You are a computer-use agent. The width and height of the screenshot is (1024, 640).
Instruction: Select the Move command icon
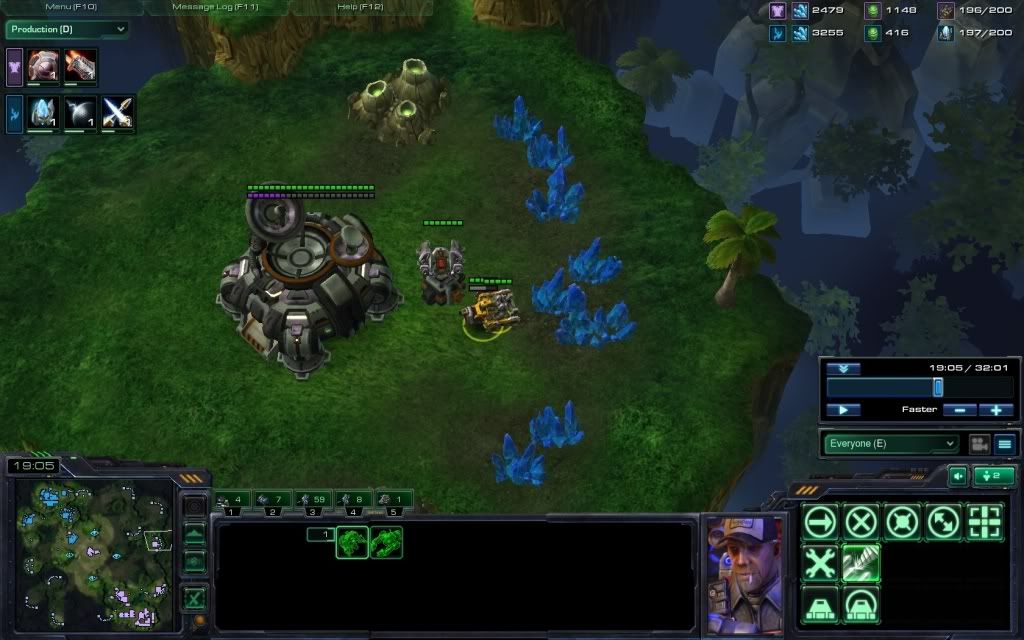coord(820,522)
